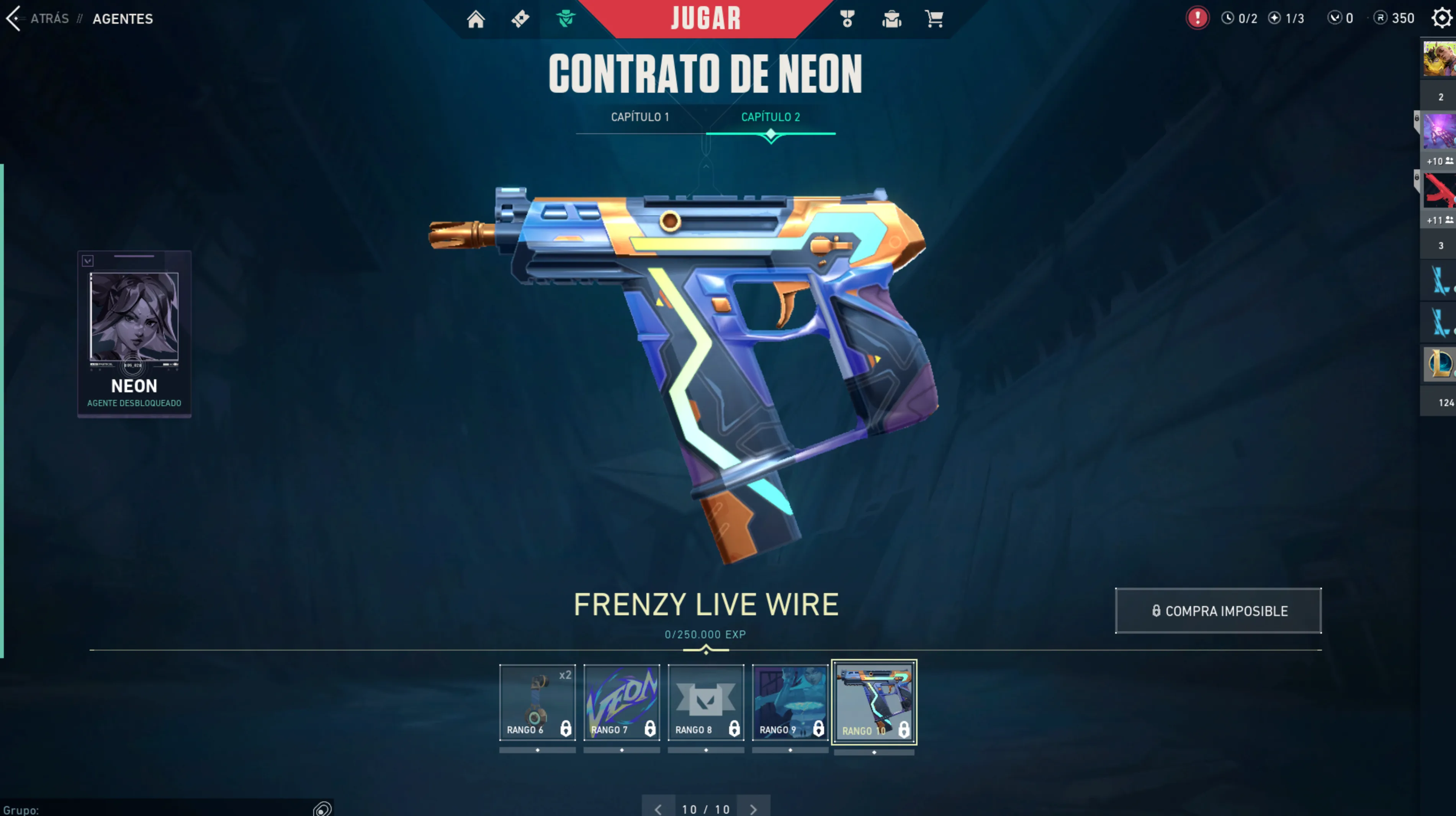Click COMPRA IMPOSIBLE button
The height and width of the screenshot is (816, 1456).
[1218, 611]
